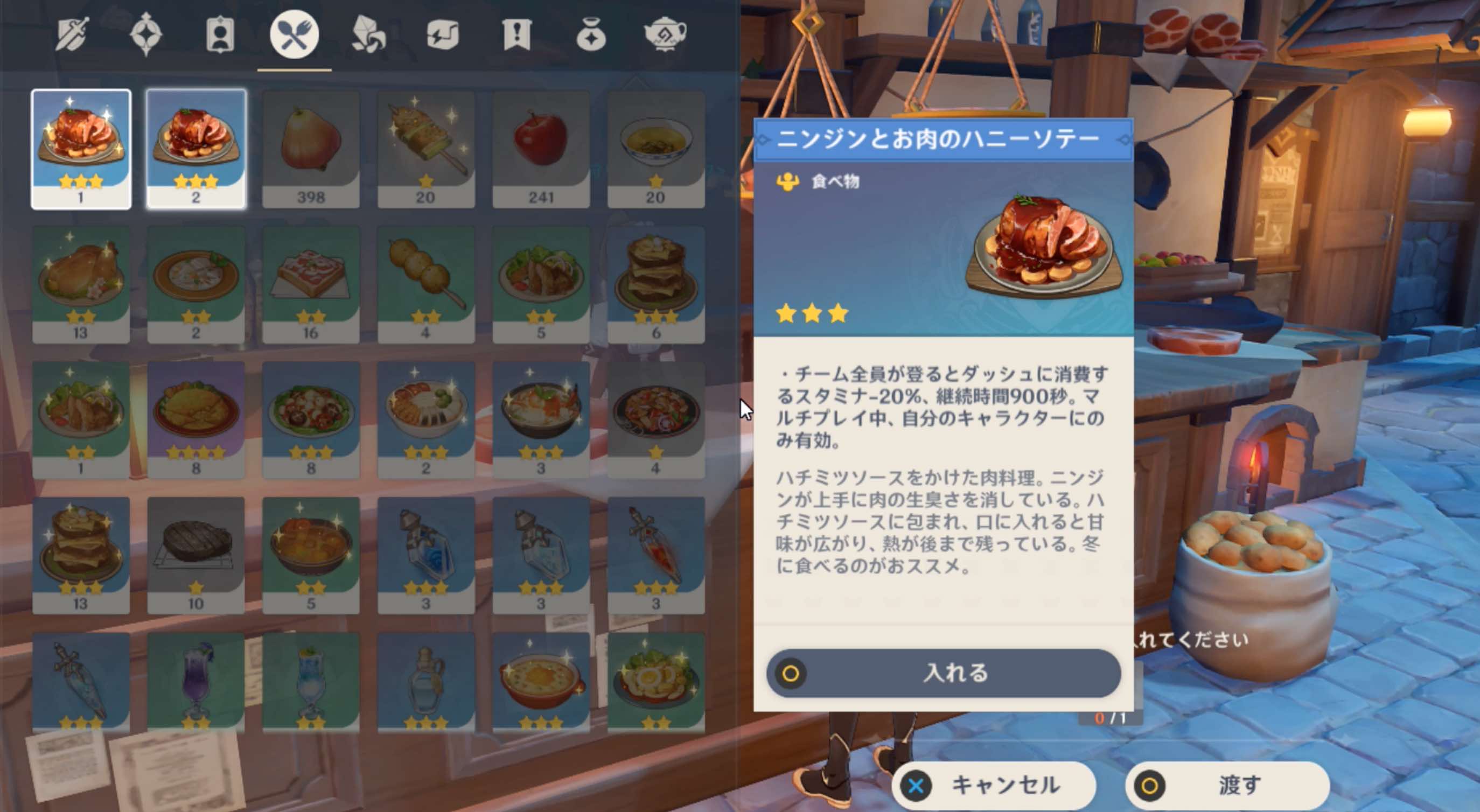The height and width of the screenshot is (812, 1480).
Task: Open the Precious Items pouch icon
Action: pos(590,36)
